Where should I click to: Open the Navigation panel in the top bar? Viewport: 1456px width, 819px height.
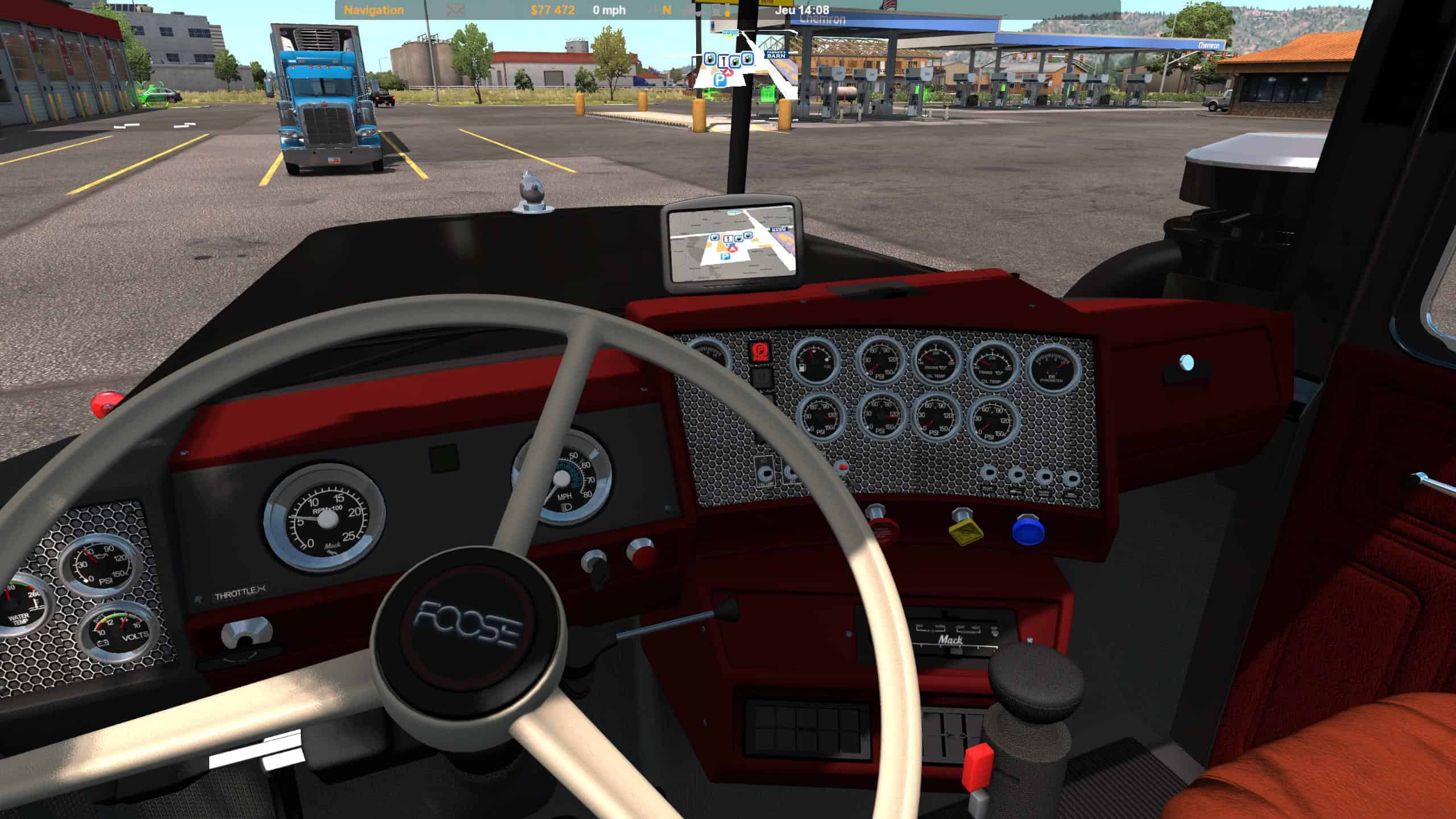(x=374, y=10)
